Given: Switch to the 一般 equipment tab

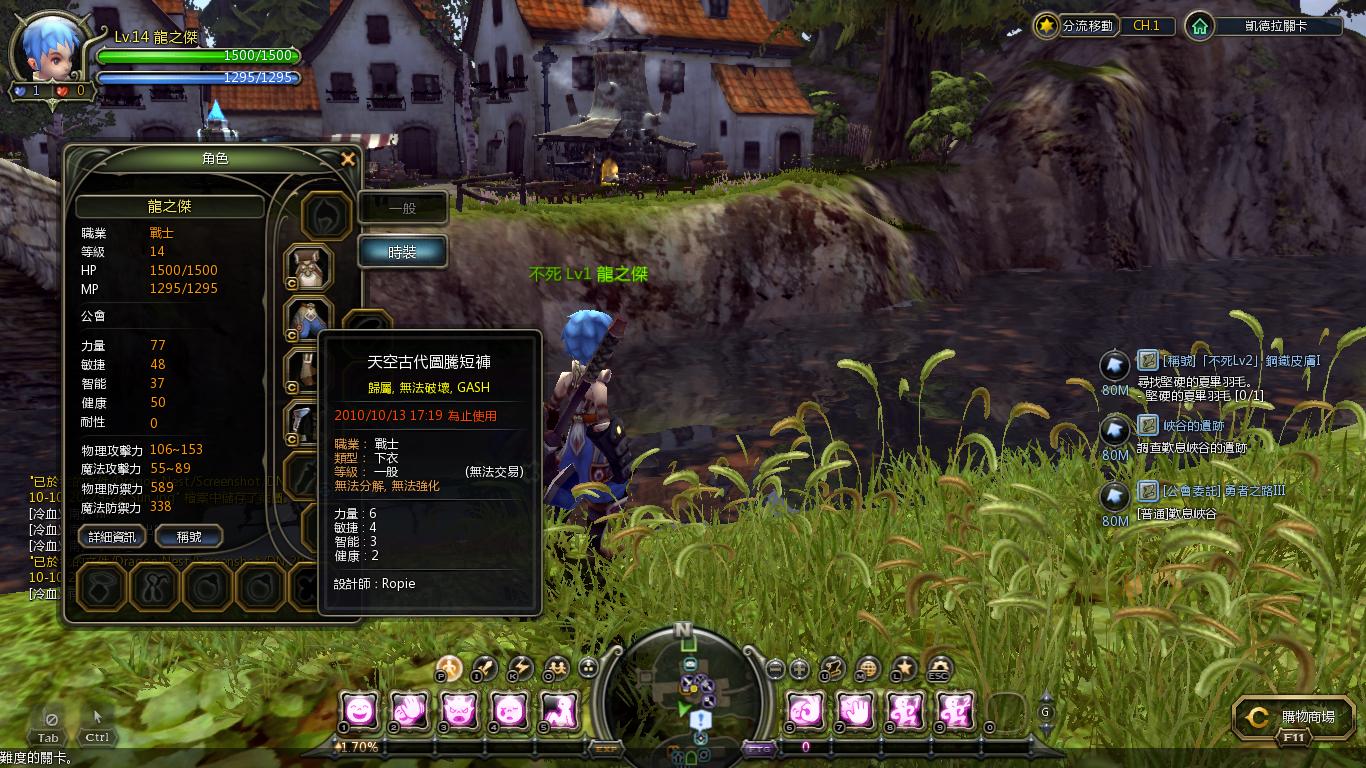Looking at the screenshot, I should tap(402, 208).
